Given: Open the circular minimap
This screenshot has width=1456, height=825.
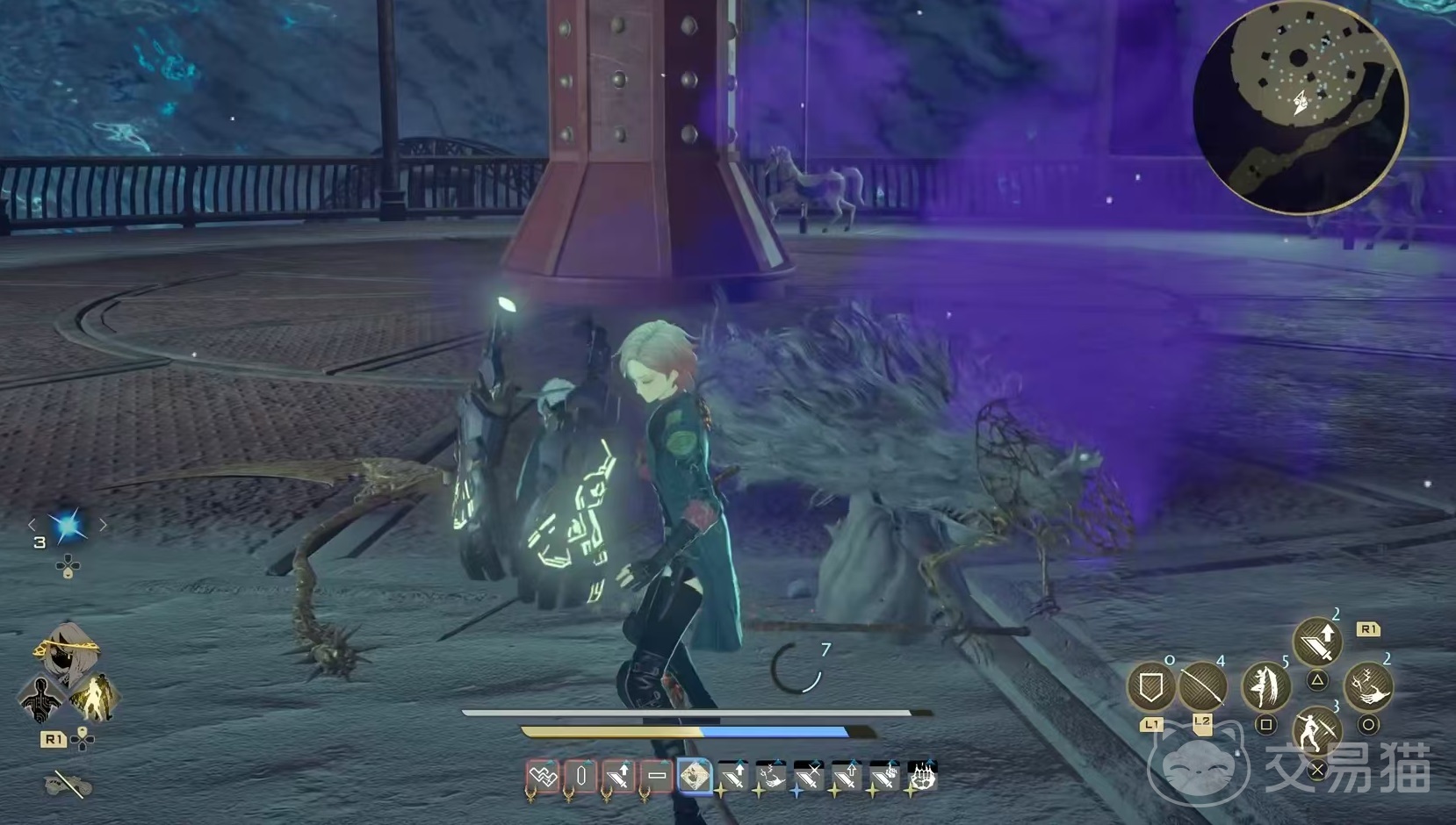Looking at the screenshot, I should [x=1300, y=105].
